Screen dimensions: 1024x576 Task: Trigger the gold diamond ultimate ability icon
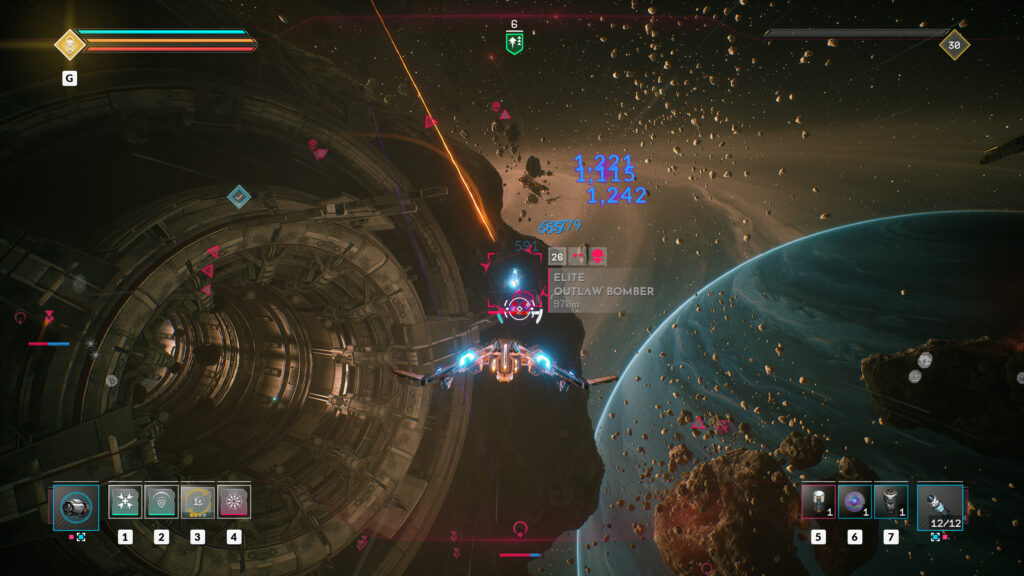coord(69,44)
